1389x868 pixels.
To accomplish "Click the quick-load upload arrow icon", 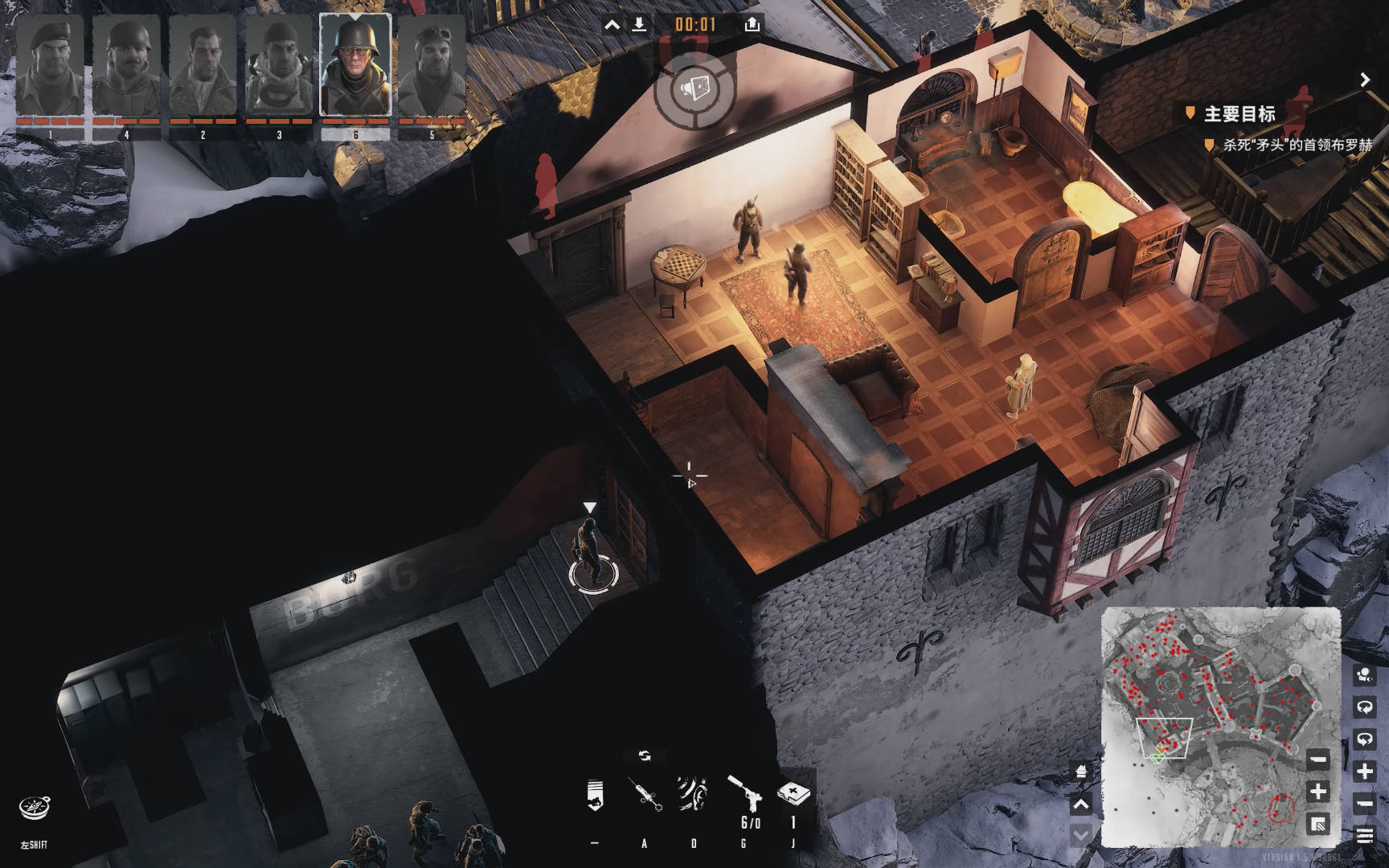I will pos(752,25).
